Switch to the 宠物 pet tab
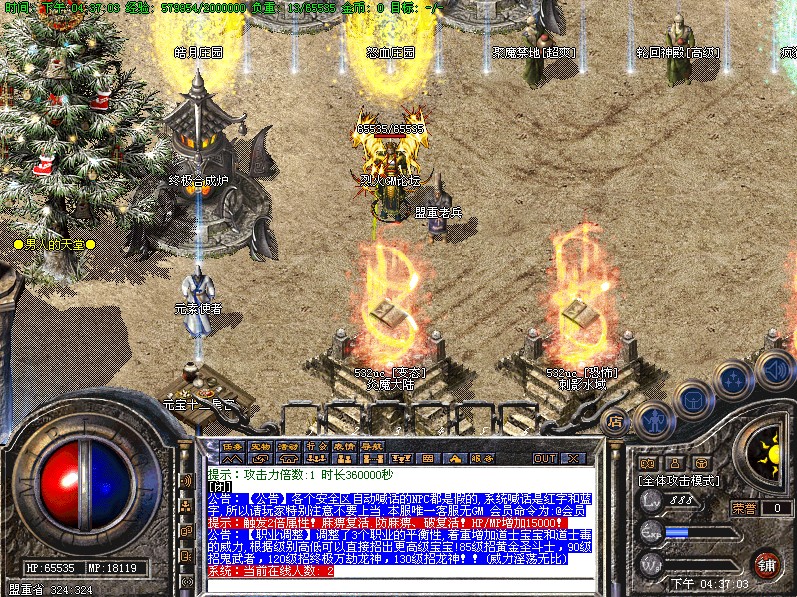This screenshot has height=597, width=797. (261, 444)
